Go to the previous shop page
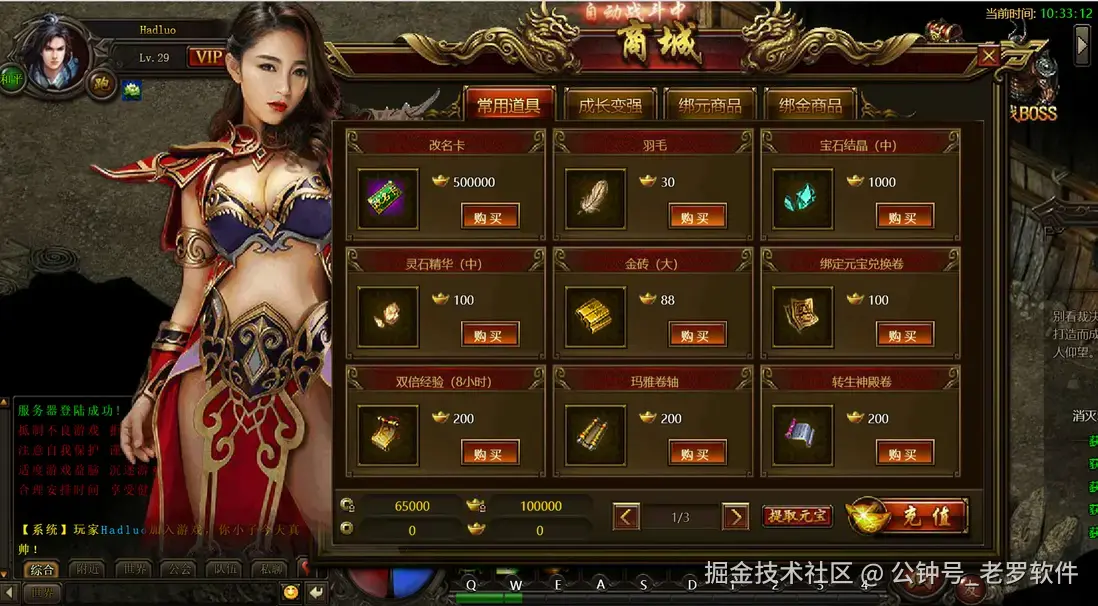Viewport: 1098px width, 606px height. click(x=627, y=517)
